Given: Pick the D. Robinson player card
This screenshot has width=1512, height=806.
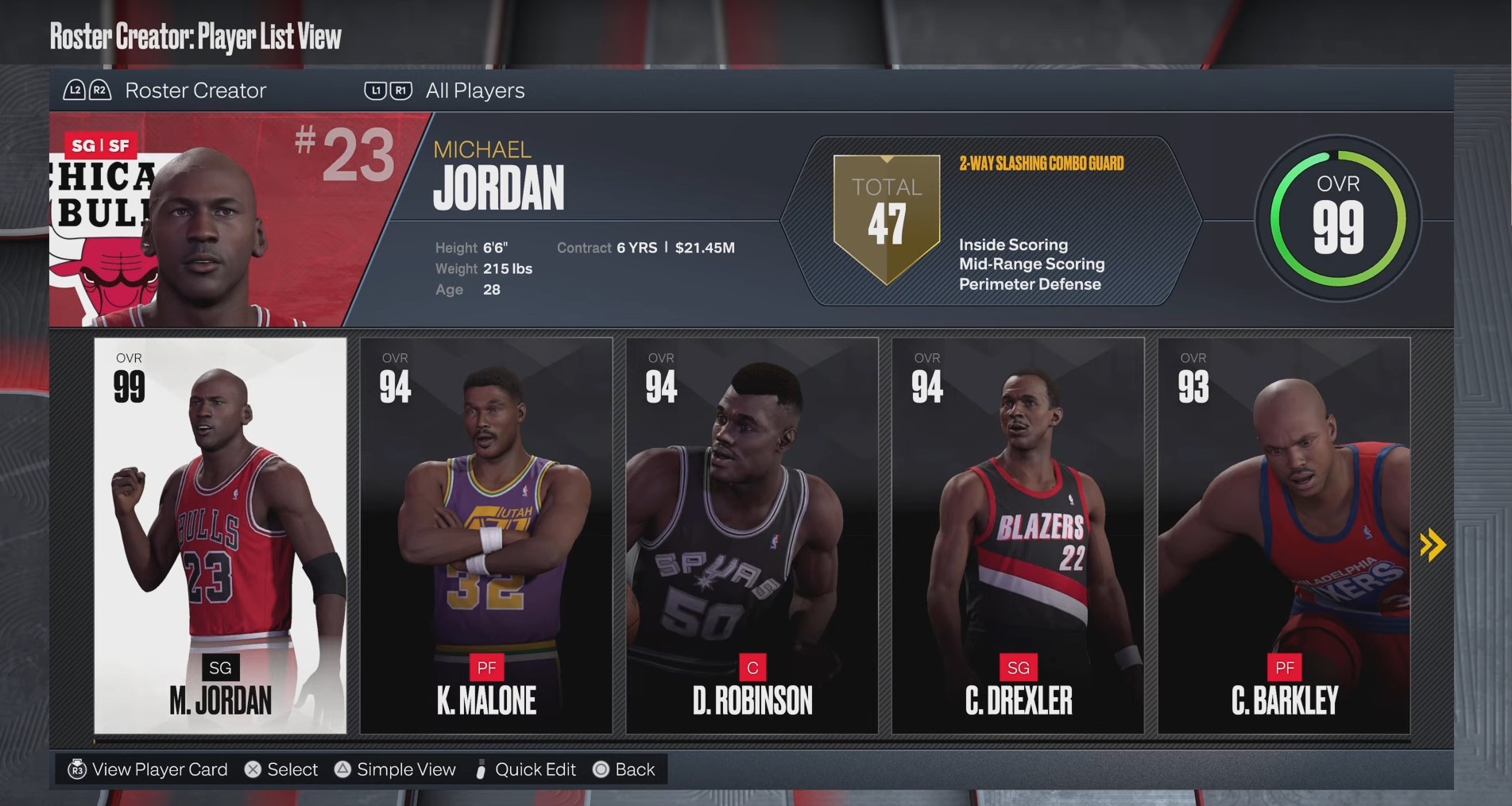Looking at the screenshot, I should click(x=752, y=535).
